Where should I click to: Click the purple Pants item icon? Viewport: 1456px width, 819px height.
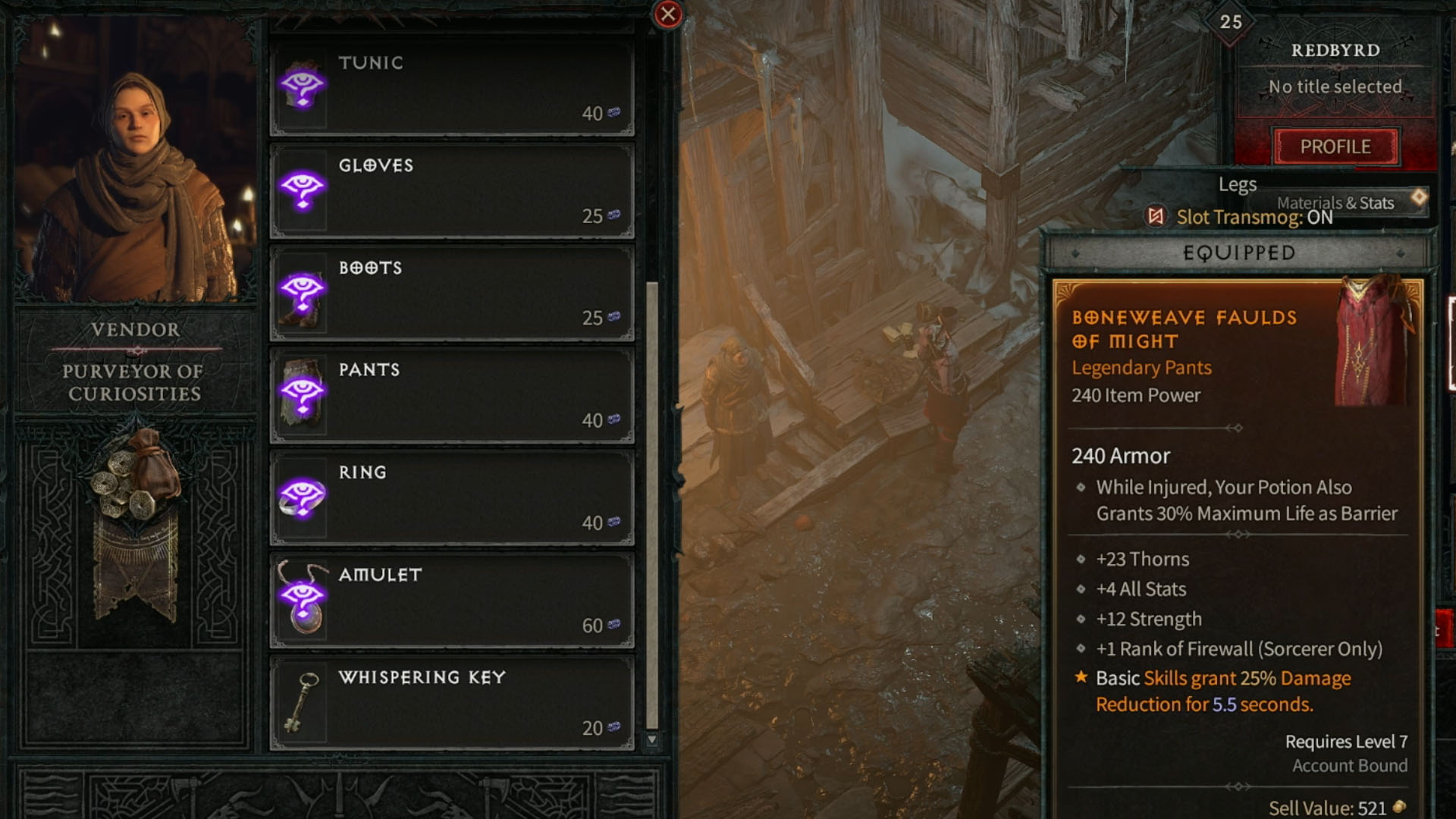[302, 394]
